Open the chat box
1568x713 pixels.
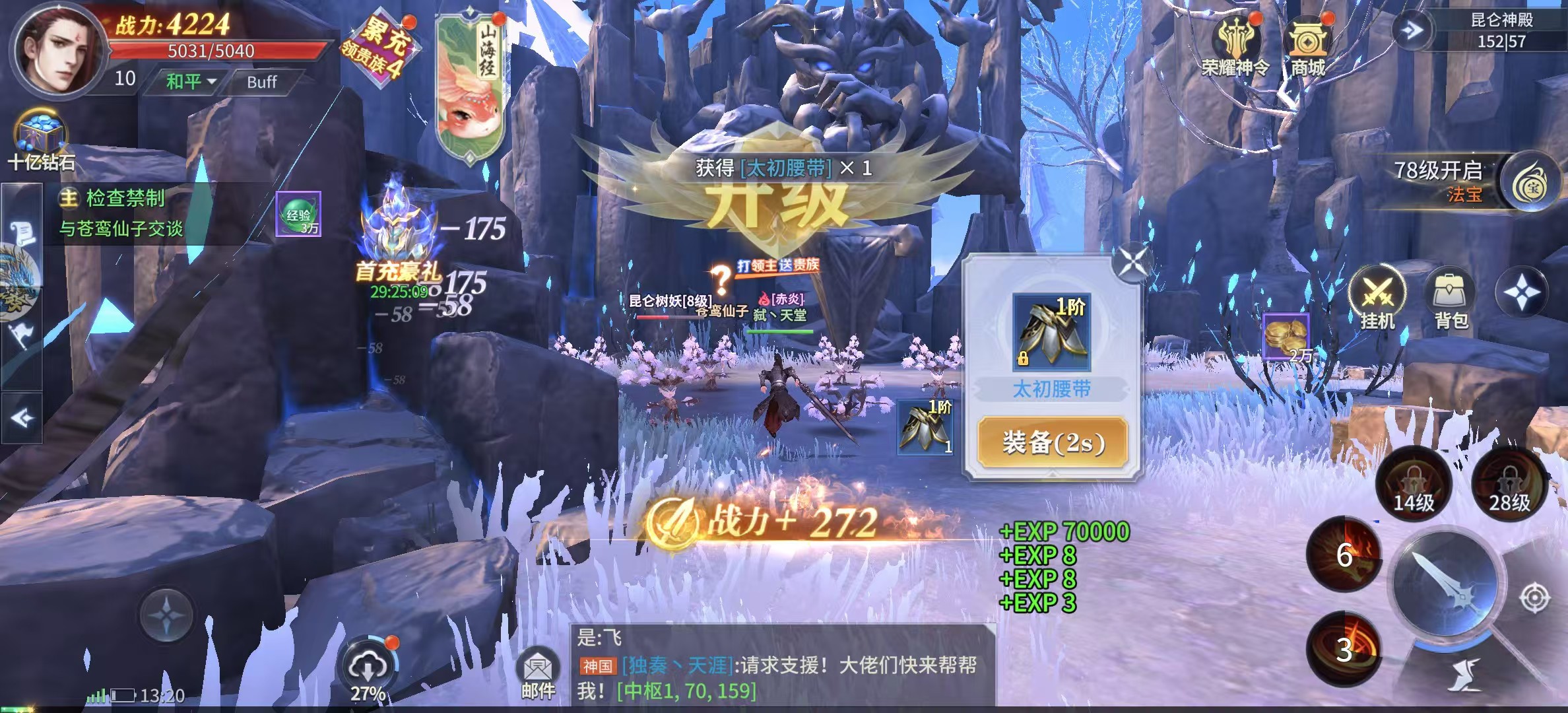click(x=782, y=665)
